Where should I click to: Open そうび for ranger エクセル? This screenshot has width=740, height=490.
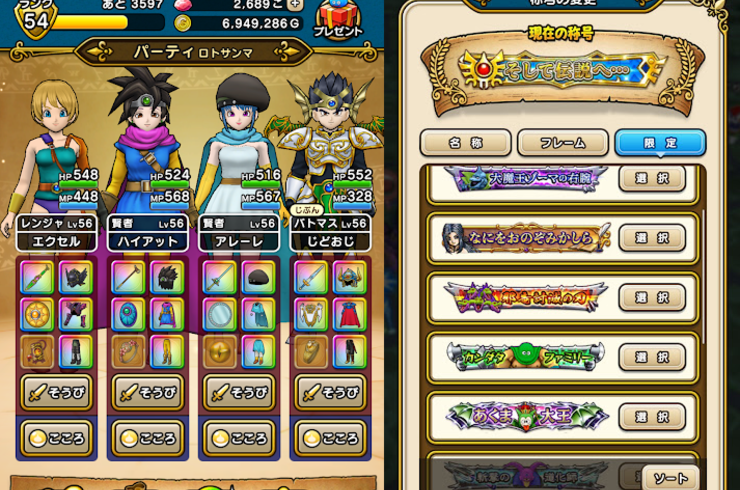coord(56,392)
